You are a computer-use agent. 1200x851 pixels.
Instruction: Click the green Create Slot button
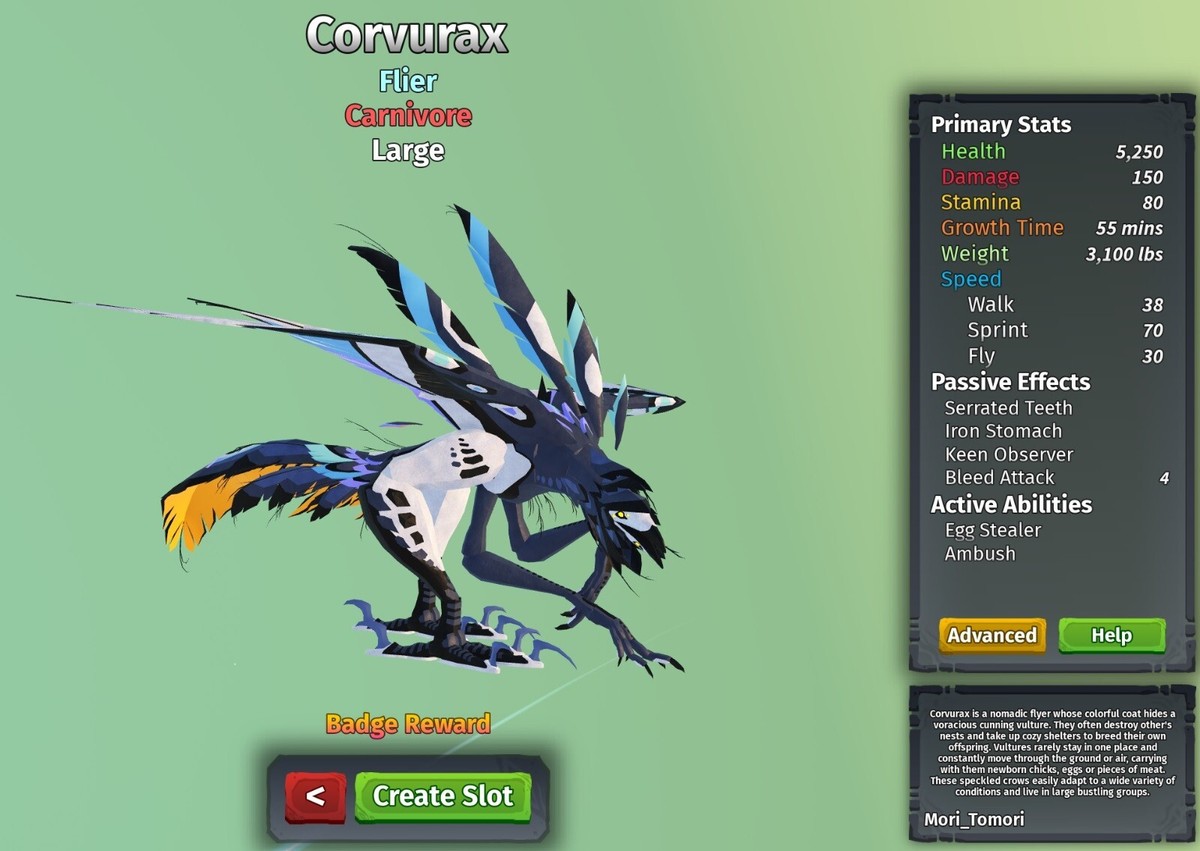tap(442, 796)
